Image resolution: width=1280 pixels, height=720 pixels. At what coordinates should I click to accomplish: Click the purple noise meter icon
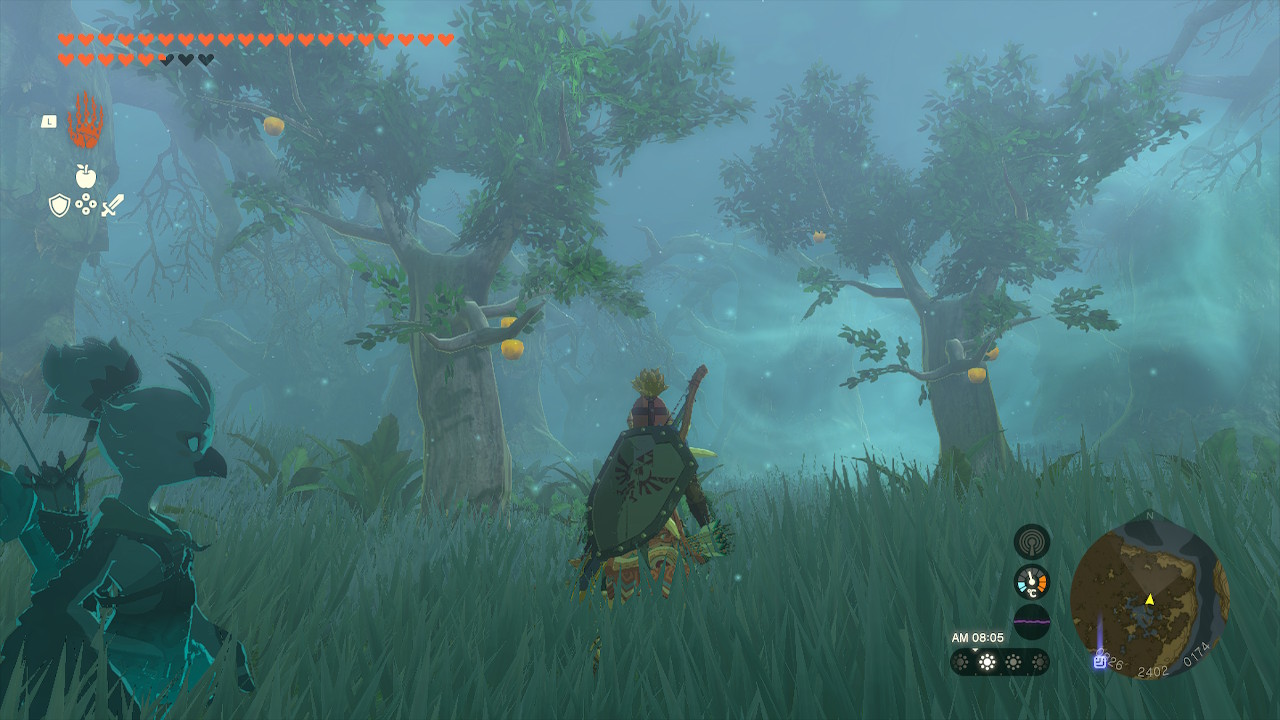pyautogui.click(x=1031, y=621)
